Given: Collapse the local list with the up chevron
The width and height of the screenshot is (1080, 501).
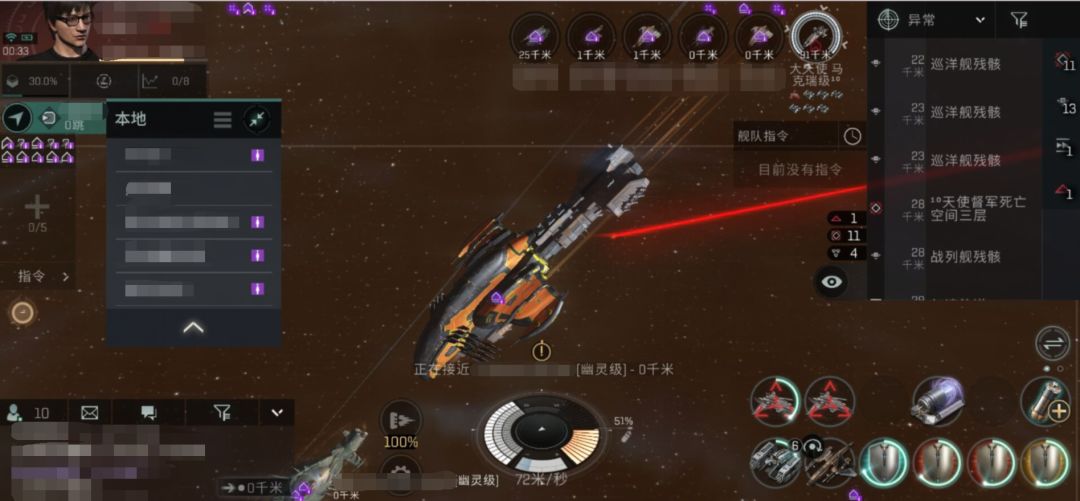Looking at the screenshot, I should (x=193, y=327).
